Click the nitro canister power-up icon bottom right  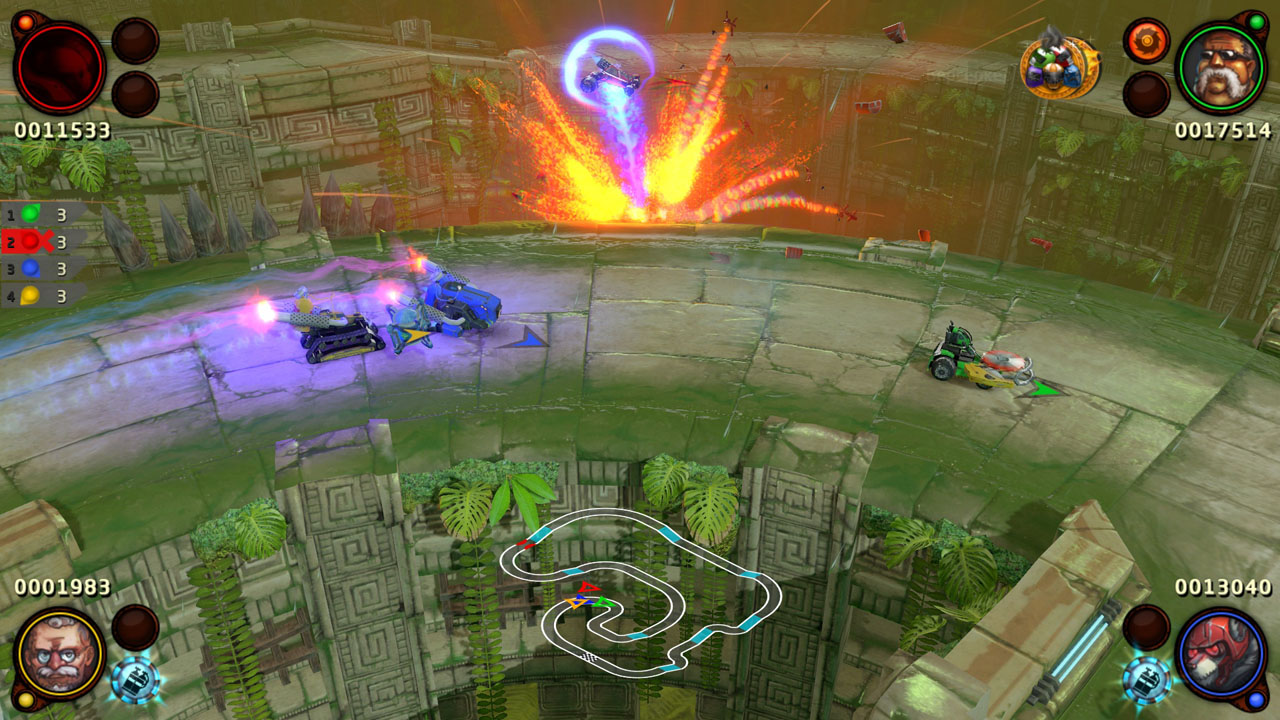(x=1145, y=680)
